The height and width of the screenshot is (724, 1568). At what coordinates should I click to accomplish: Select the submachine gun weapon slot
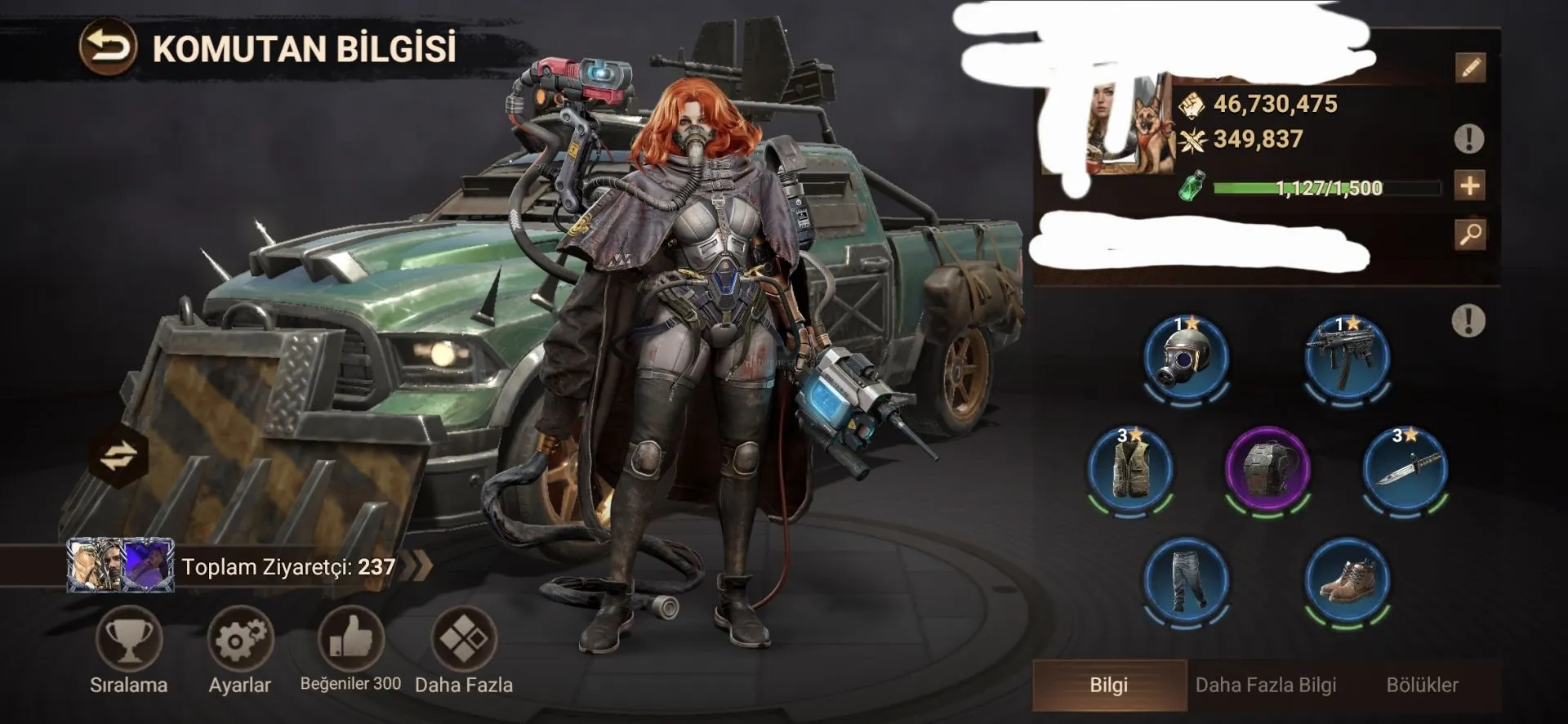[1347, 358]
